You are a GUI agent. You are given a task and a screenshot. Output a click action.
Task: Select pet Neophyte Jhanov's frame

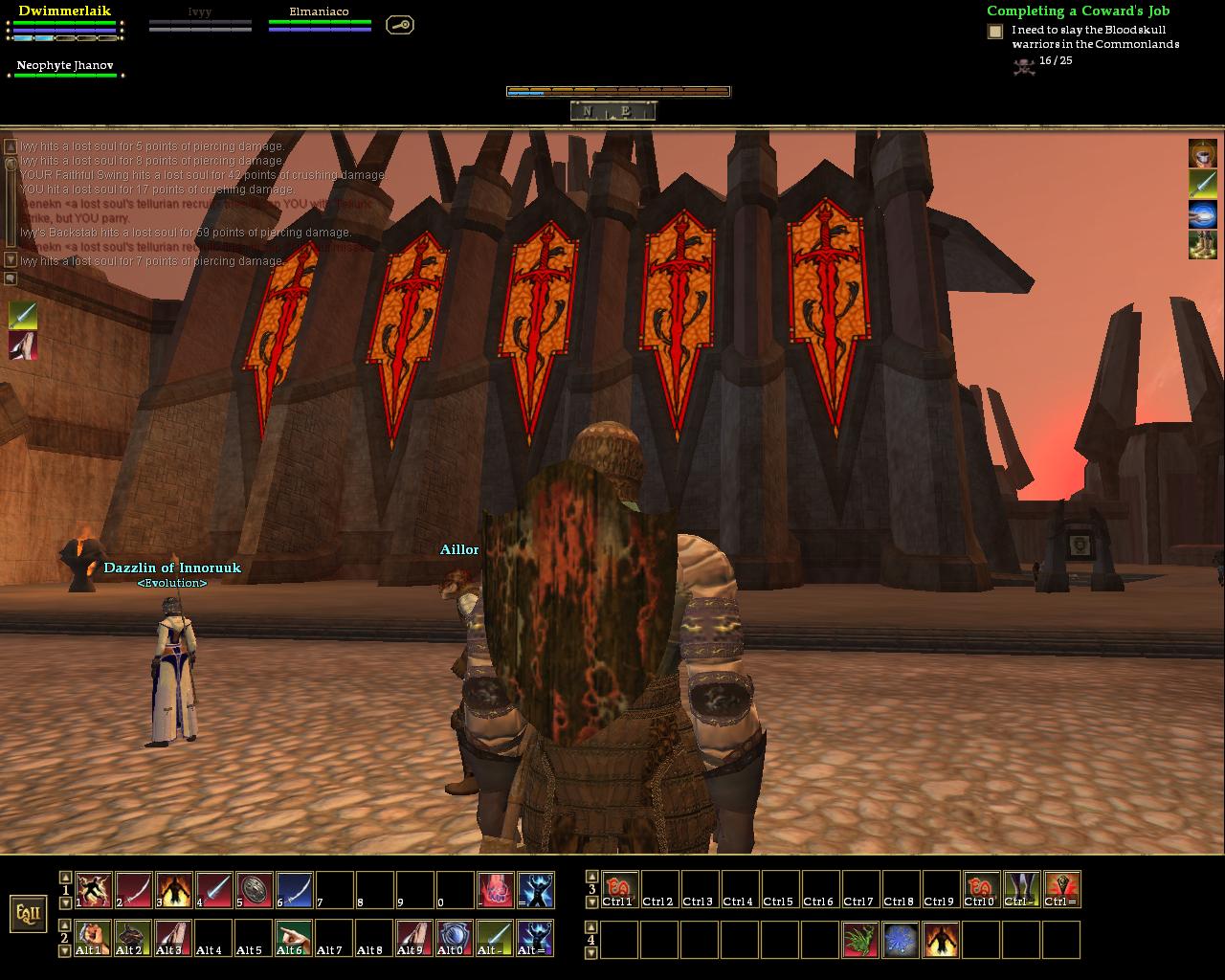(65, 68)
